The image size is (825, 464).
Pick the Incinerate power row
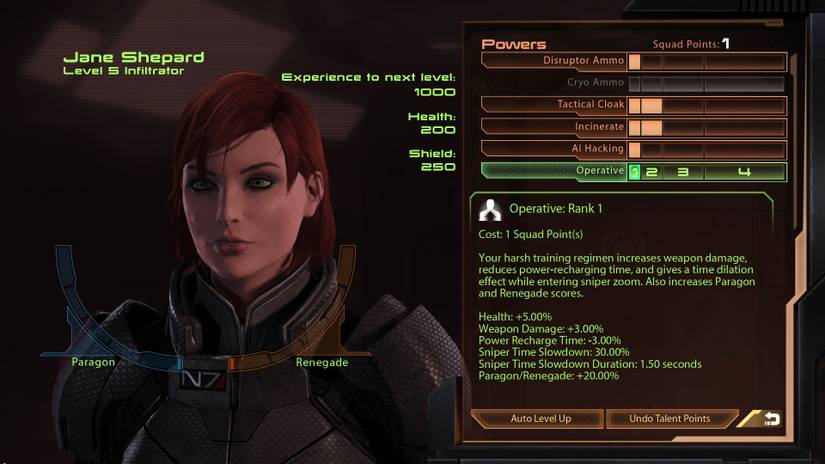tap(556, 127)
